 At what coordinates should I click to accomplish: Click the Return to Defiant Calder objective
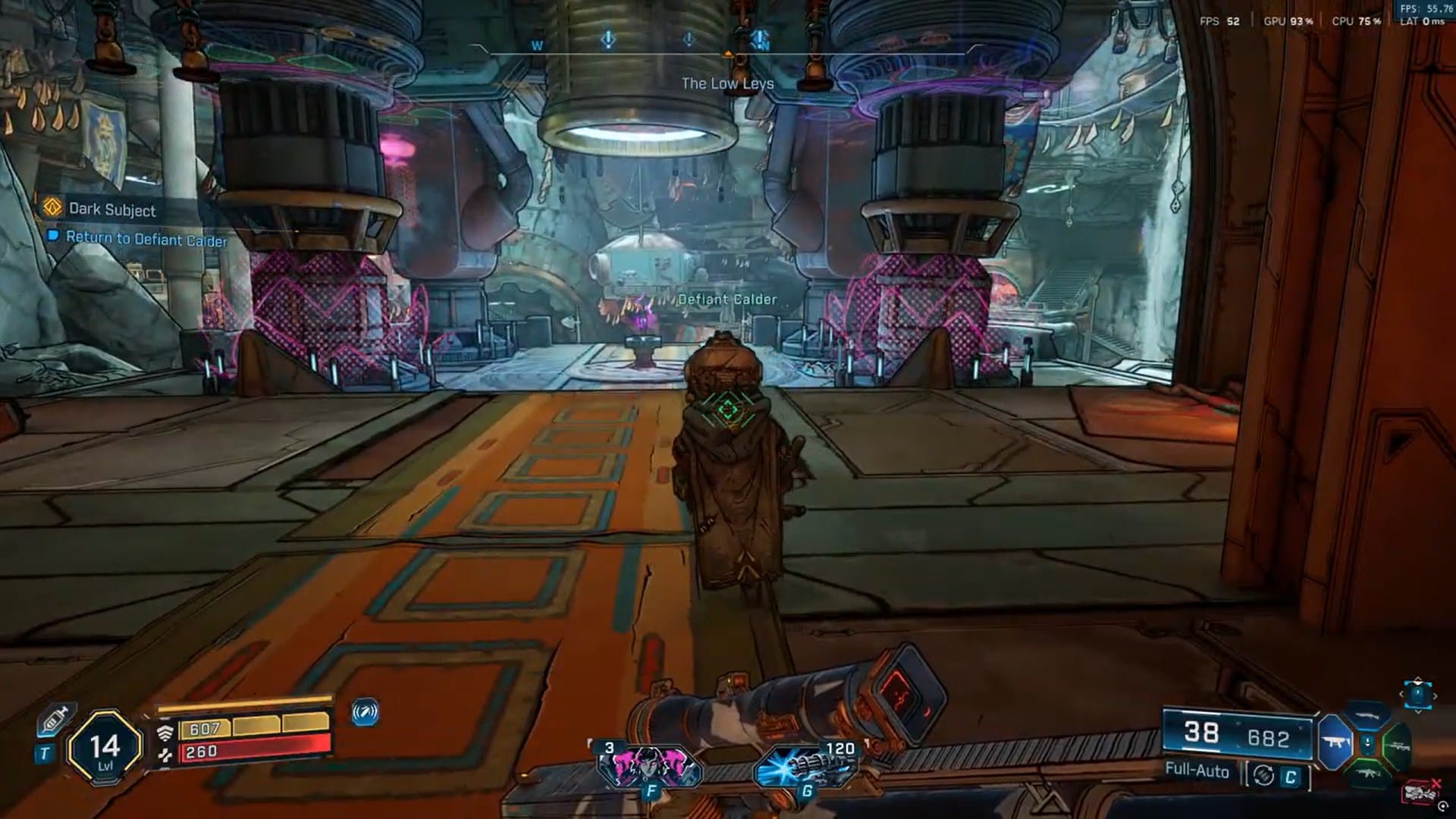click(146, 239)
